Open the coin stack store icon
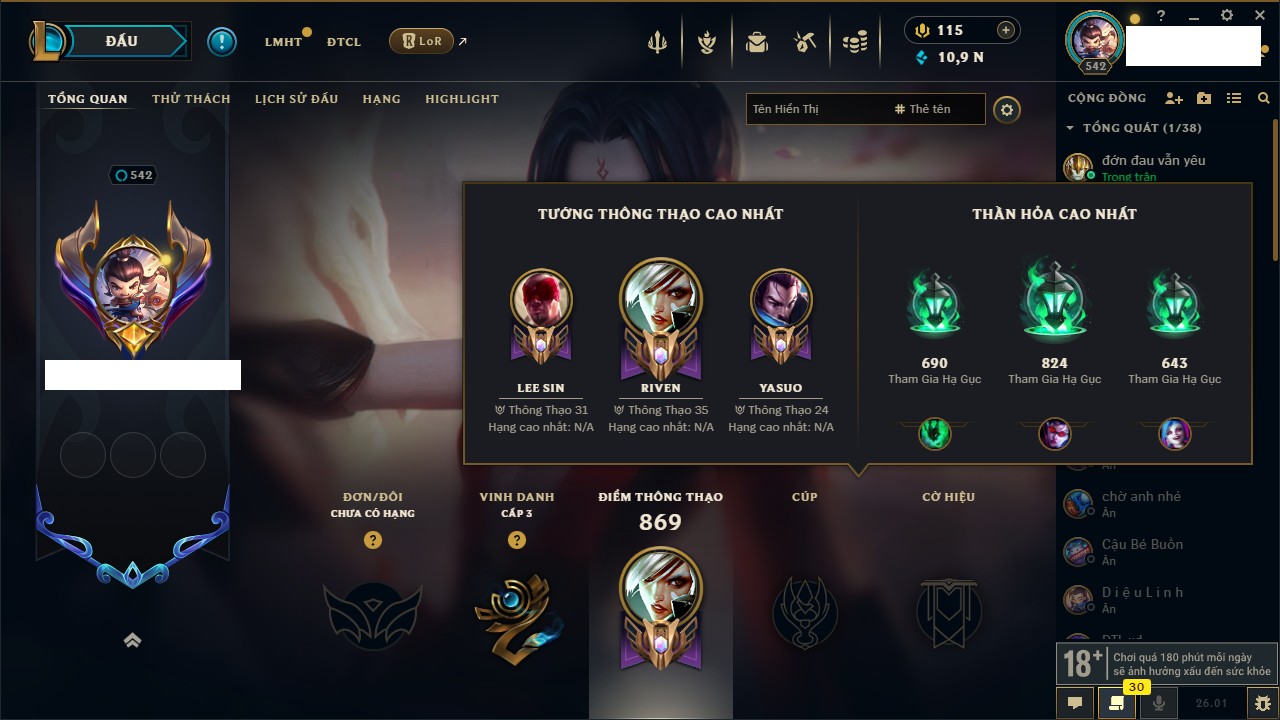The width and height of the screenshot is (1280, 720). point(854,42)
